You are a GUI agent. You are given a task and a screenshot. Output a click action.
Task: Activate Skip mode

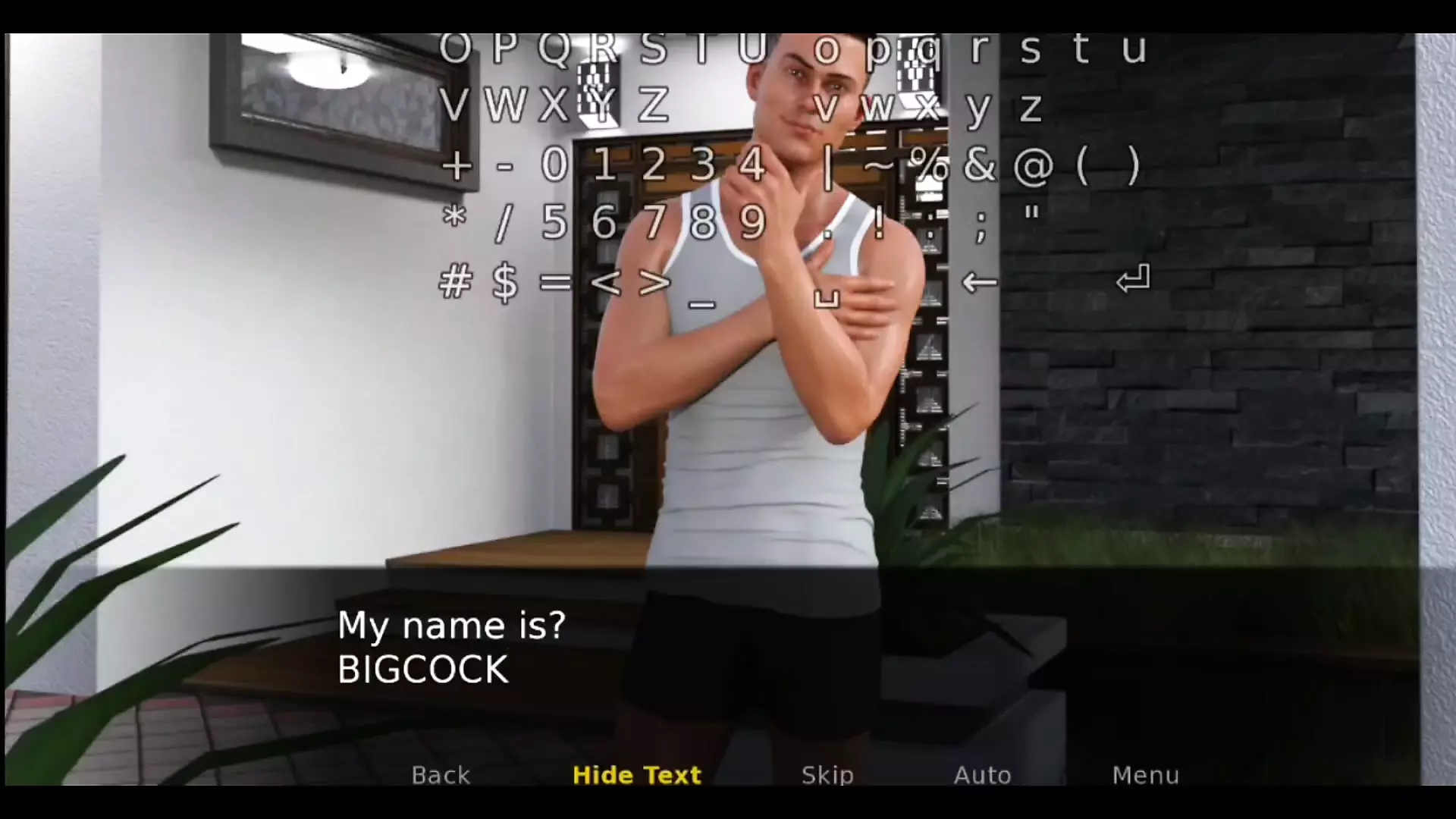coord(827,775)
